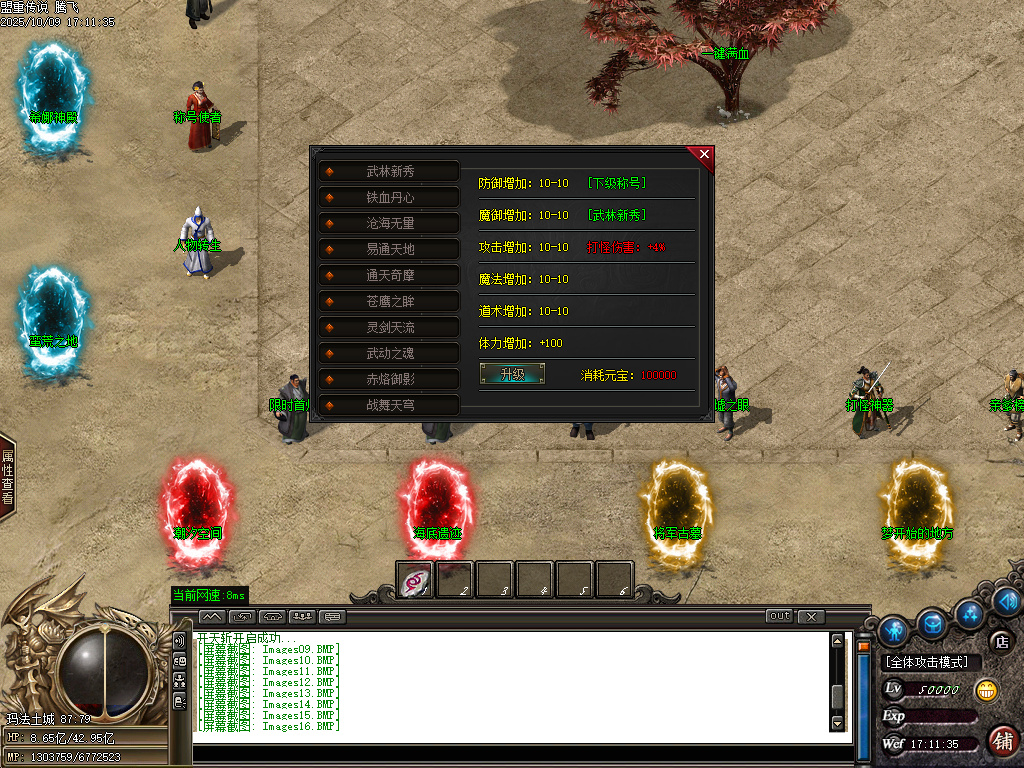
Task: Open the bag chest icon
Action: [932, 624]
